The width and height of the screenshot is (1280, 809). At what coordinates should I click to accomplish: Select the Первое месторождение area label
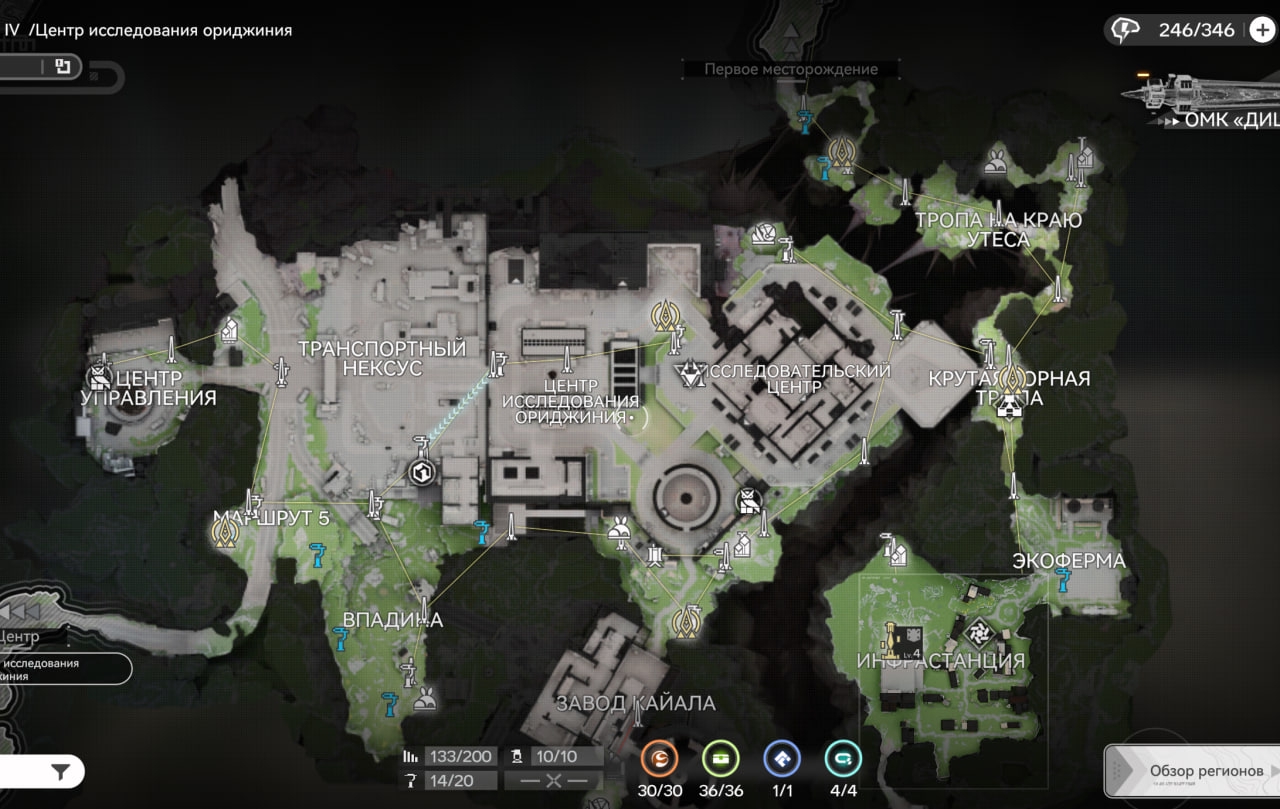[790, 69]
